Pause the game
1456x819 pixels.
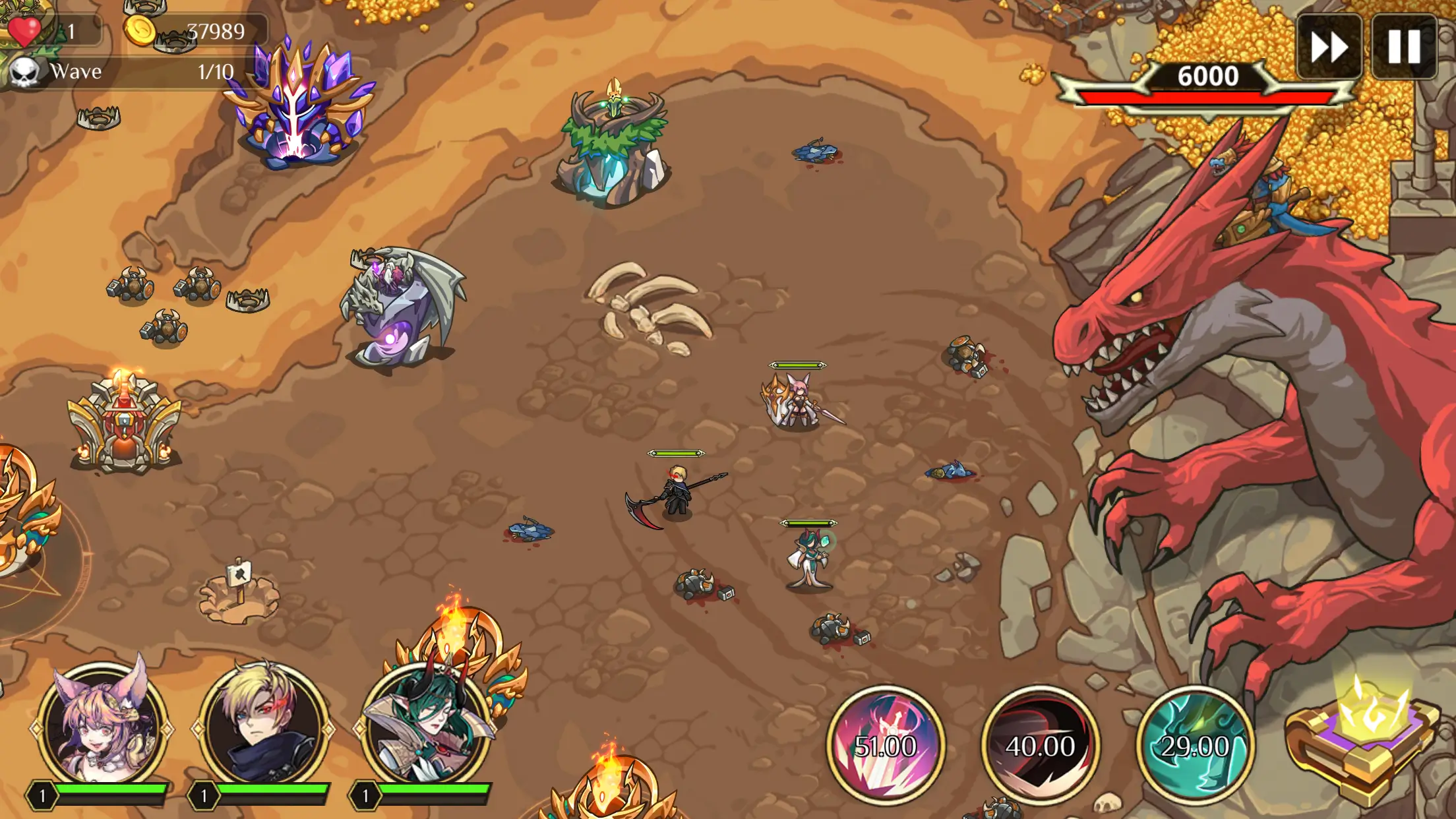(1404, 47)
